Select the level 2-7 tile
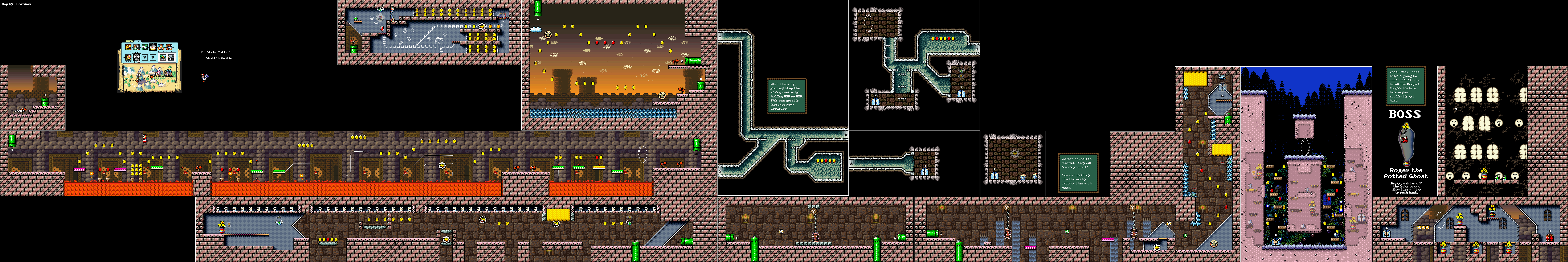Viewport: 1568px width, 262px height. click(x=128, y=57)
